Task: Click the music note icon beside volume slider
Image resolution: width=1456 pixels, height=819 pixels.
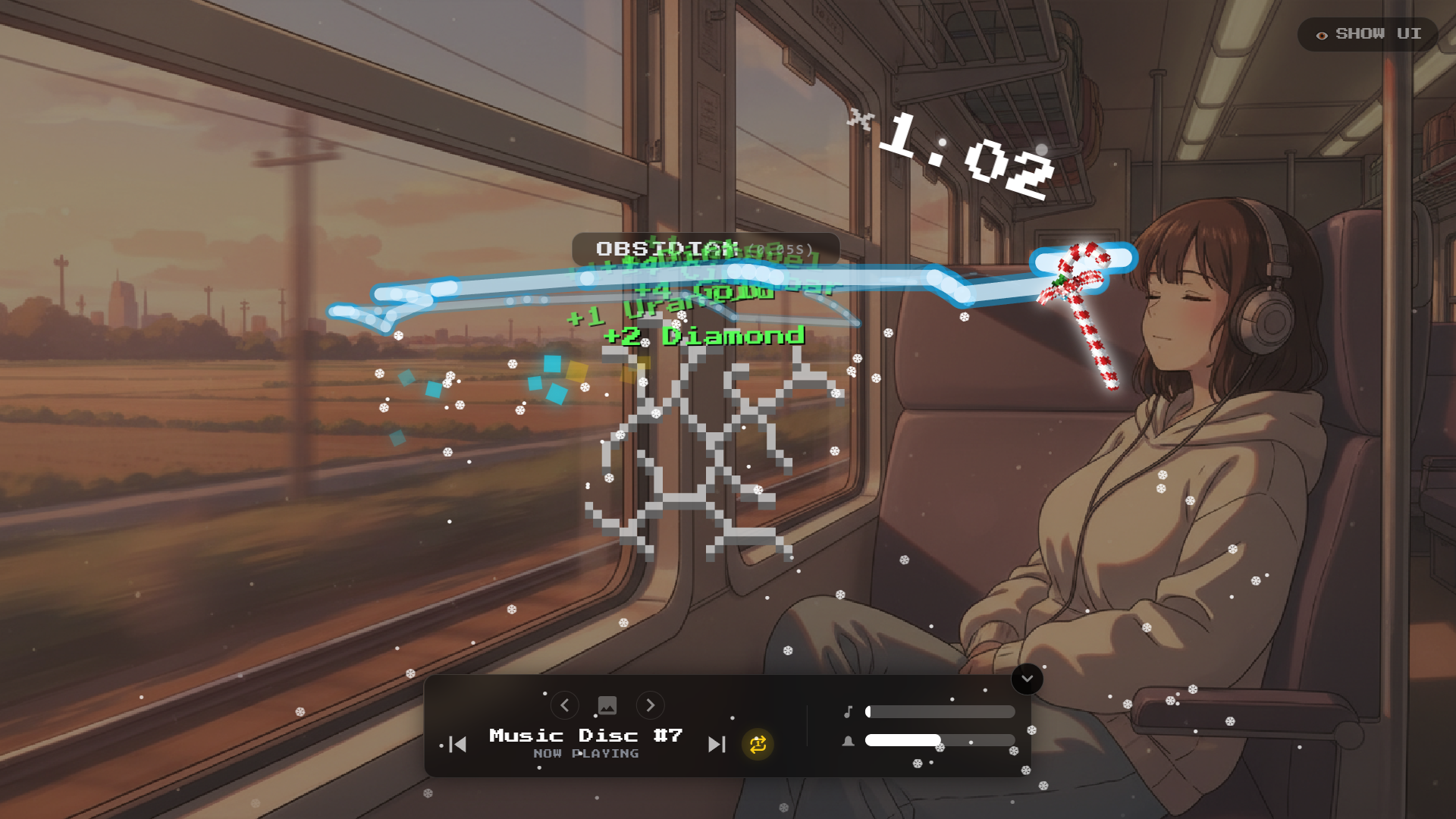Action: 850,711
